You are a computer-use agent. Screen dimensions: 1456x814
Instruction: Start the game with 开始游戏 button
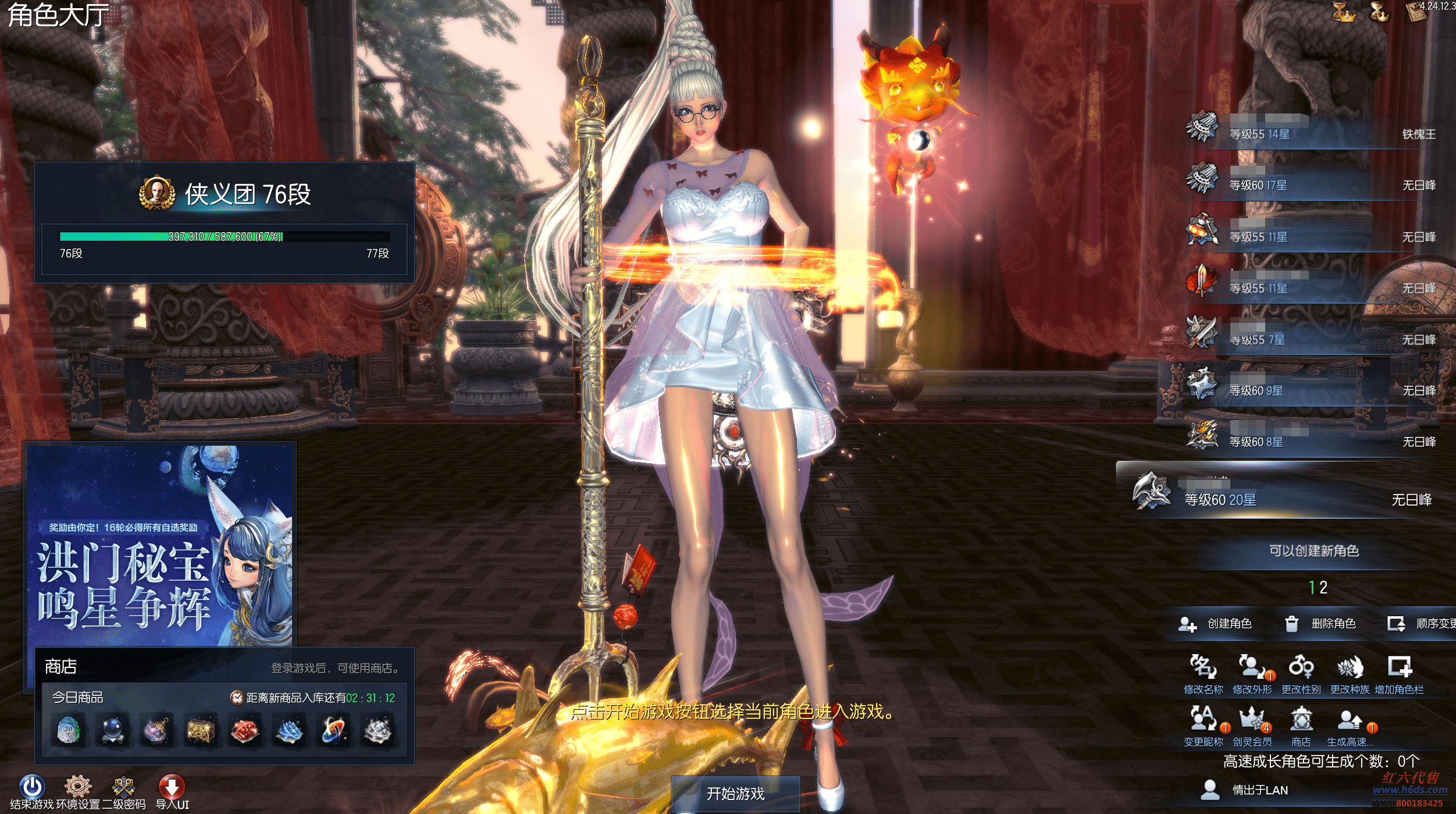pos(735,793)
